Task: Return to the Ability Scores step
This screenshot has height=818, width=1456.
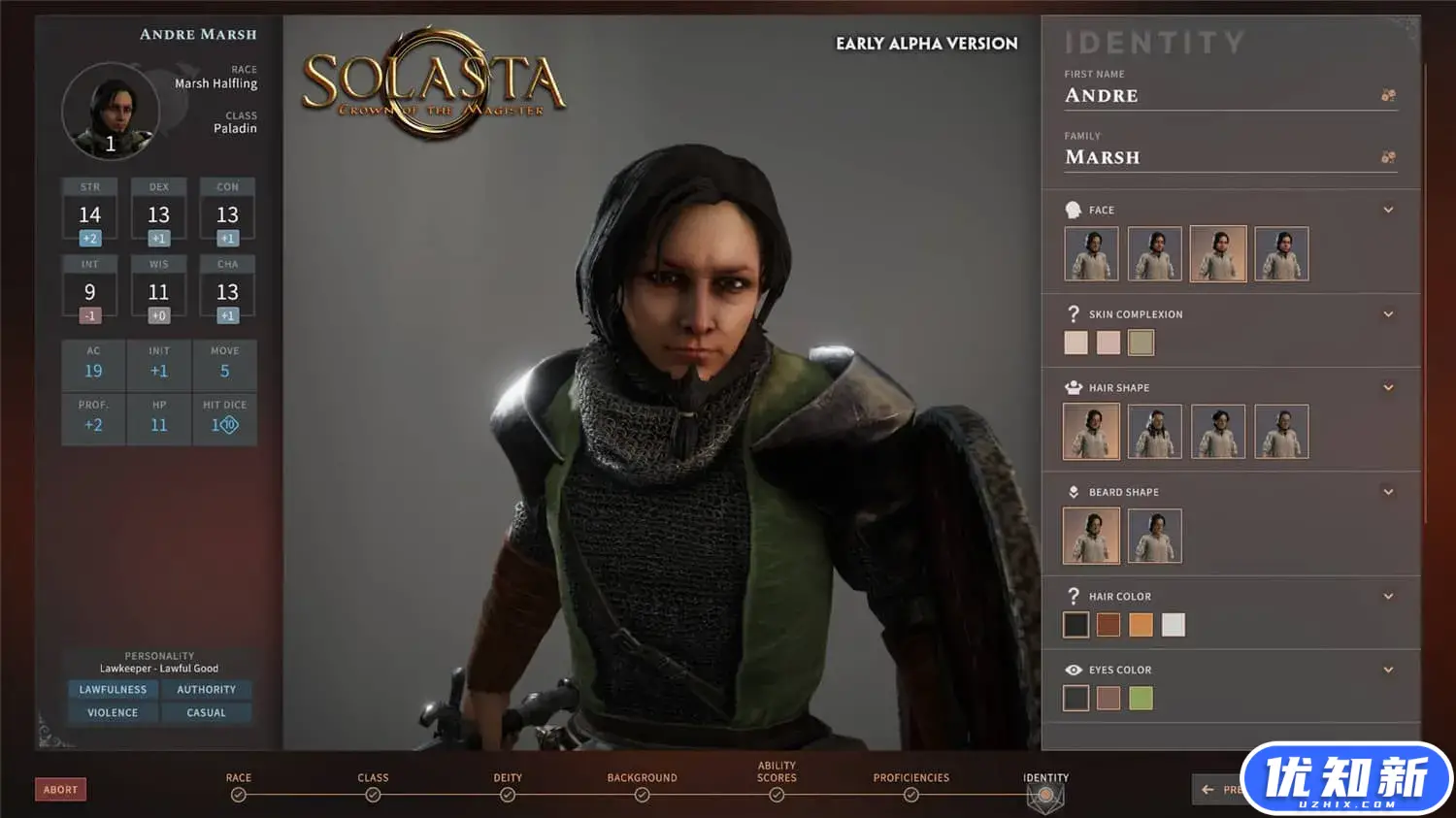Action: (x=777, y=795)
